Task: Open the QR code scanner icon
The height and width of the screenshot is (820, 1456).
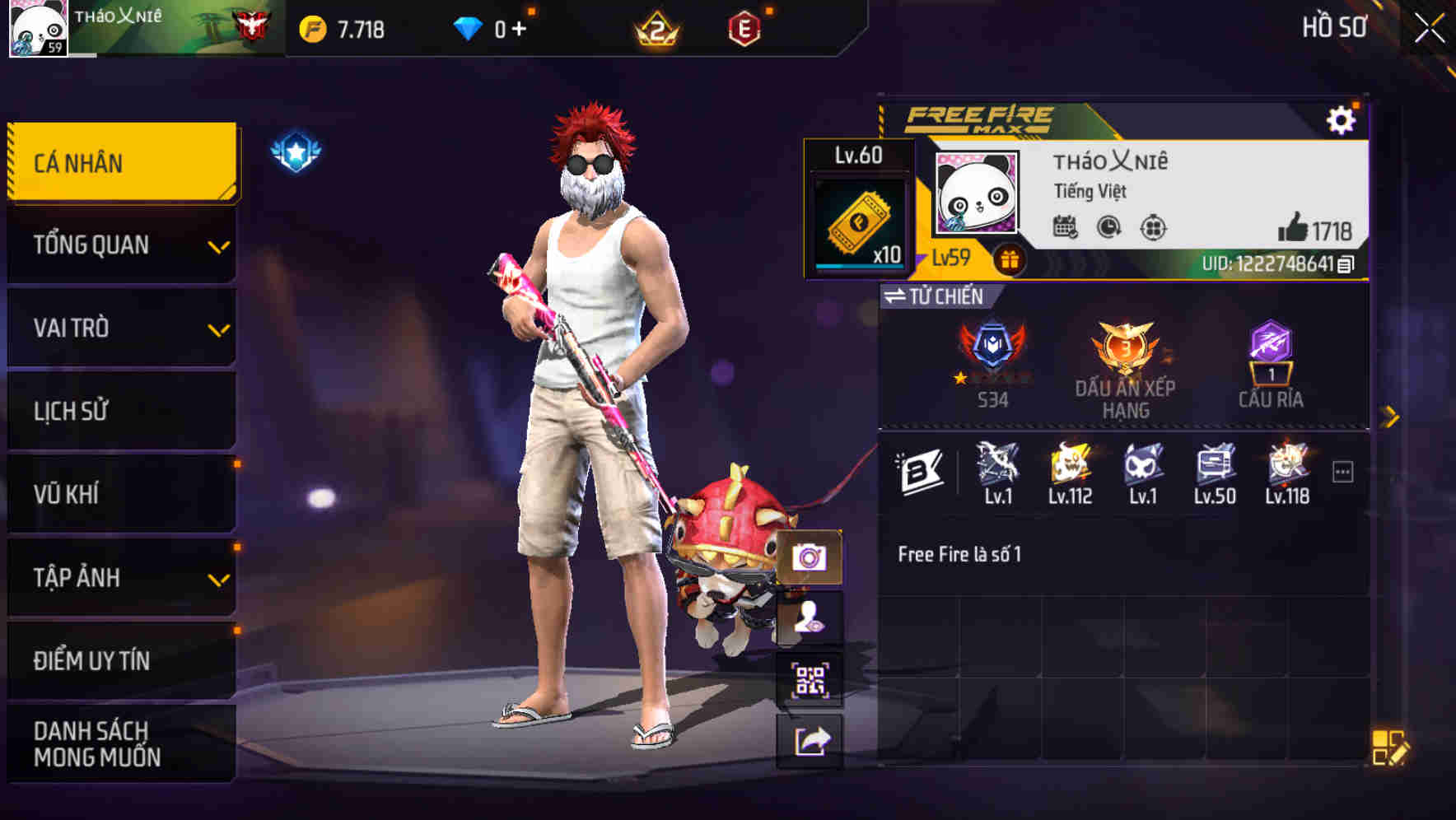Action: (810, 681)
